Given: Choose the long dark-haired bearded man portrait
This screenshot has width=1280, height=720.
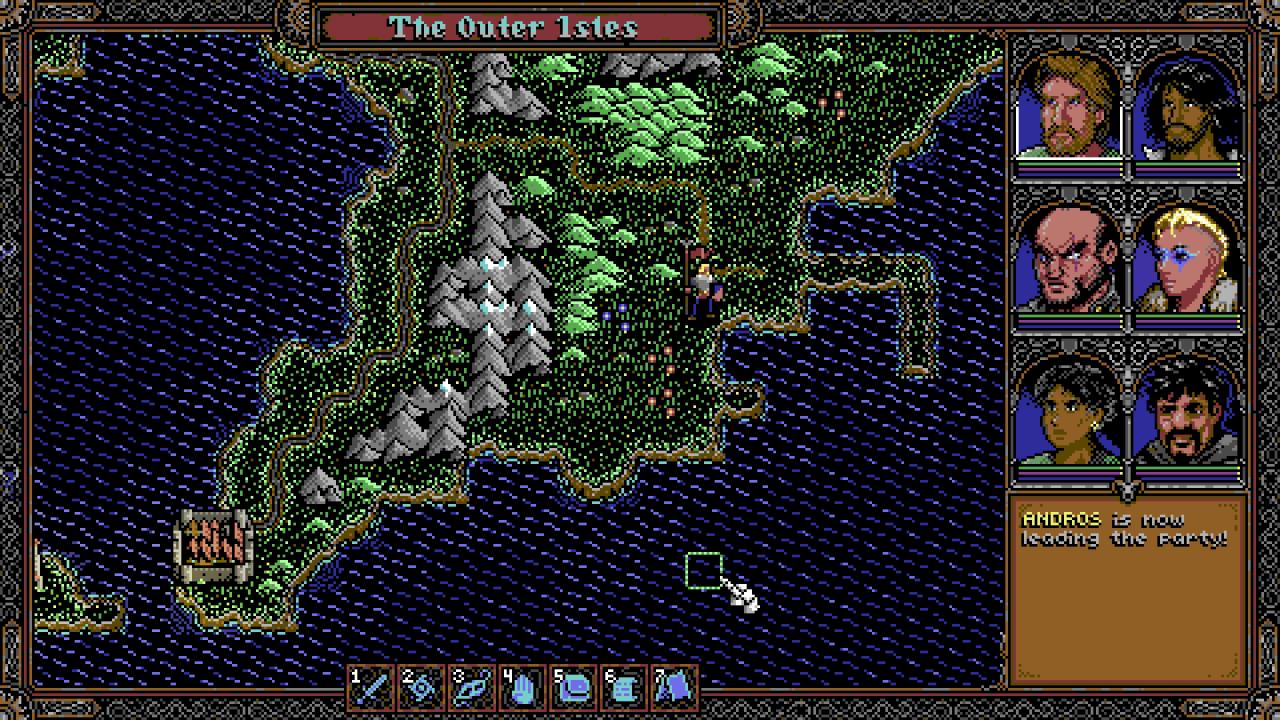Looking at the screenshot, I should coord(1188,107).
